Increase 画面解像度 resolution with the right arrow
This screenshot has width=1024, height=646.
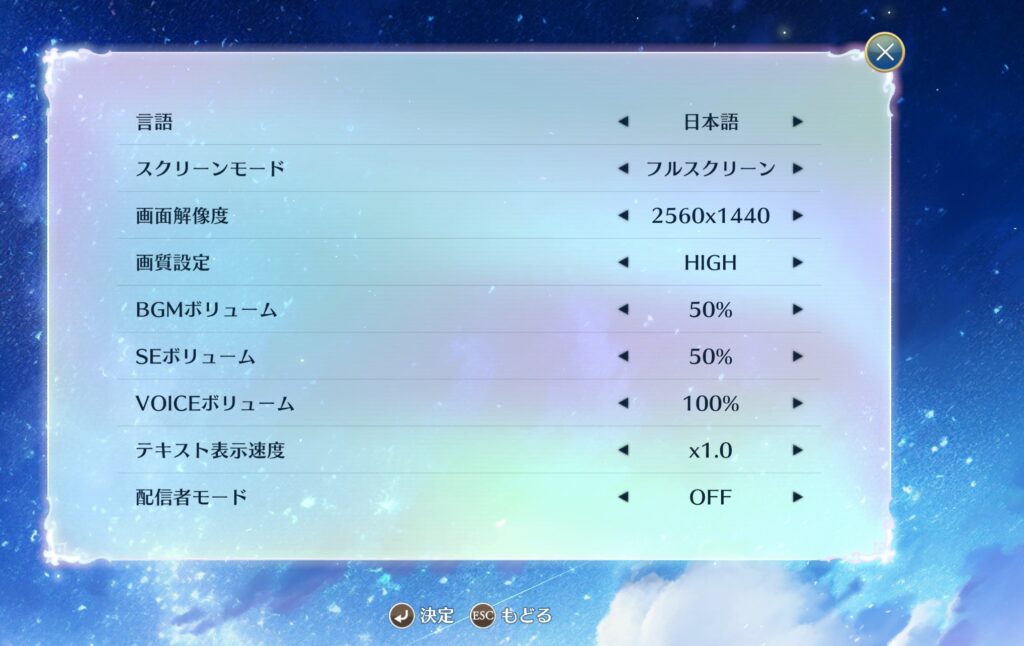click(x=797, y=216)
